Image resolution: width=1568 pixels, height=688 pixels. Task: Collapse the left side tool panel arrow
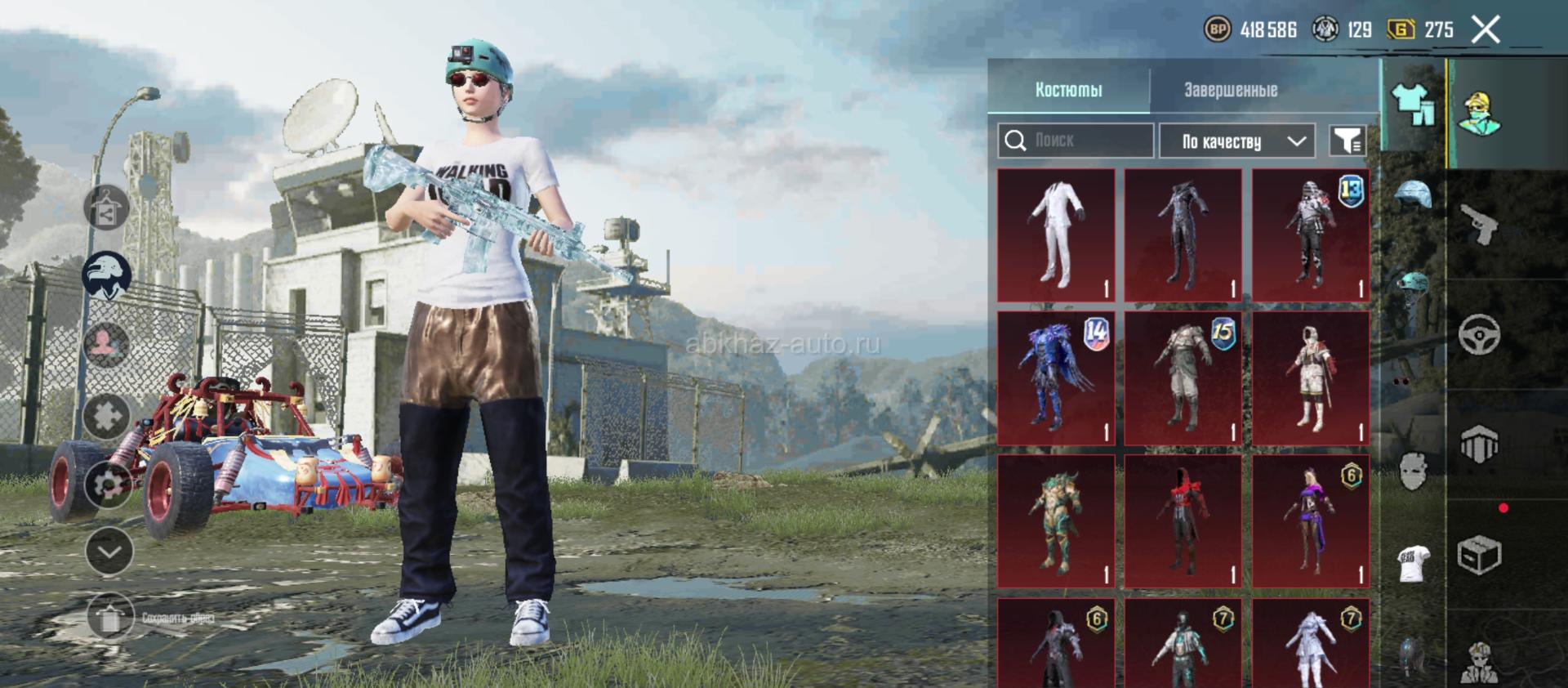click(x=109, y=552)
